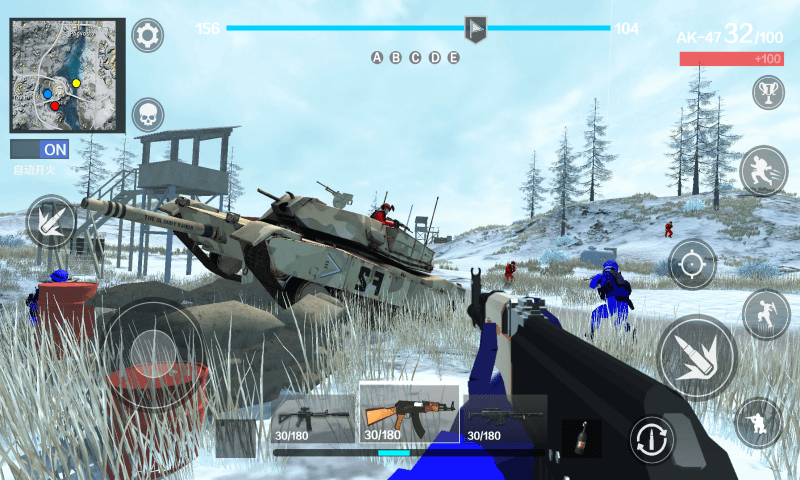Open the skull kill list
The height and width of the screenshot is (480, 800).
148,115
